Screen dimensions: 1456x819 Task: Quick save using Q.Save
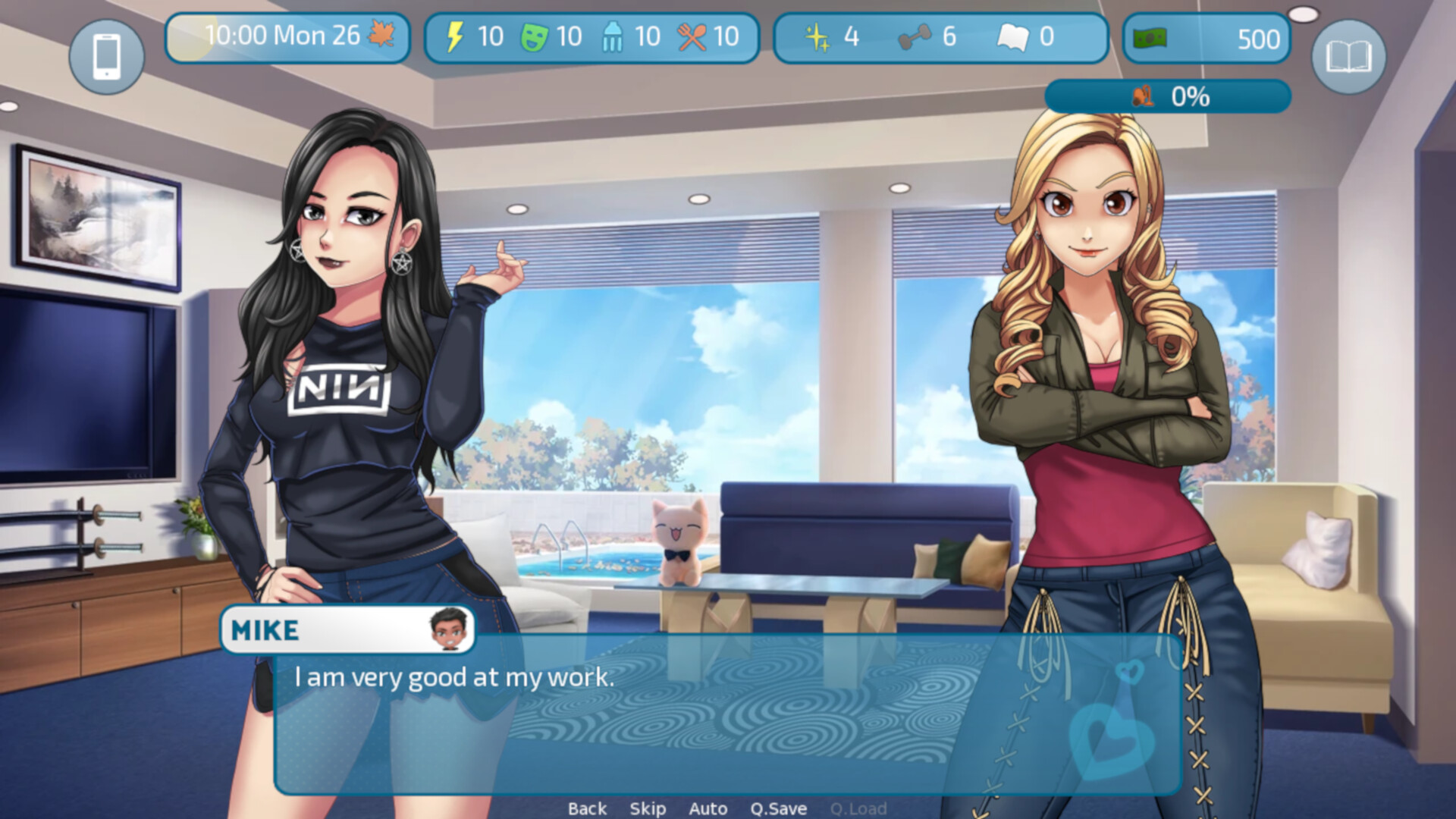pyautogui.click(x=780, y=808)
